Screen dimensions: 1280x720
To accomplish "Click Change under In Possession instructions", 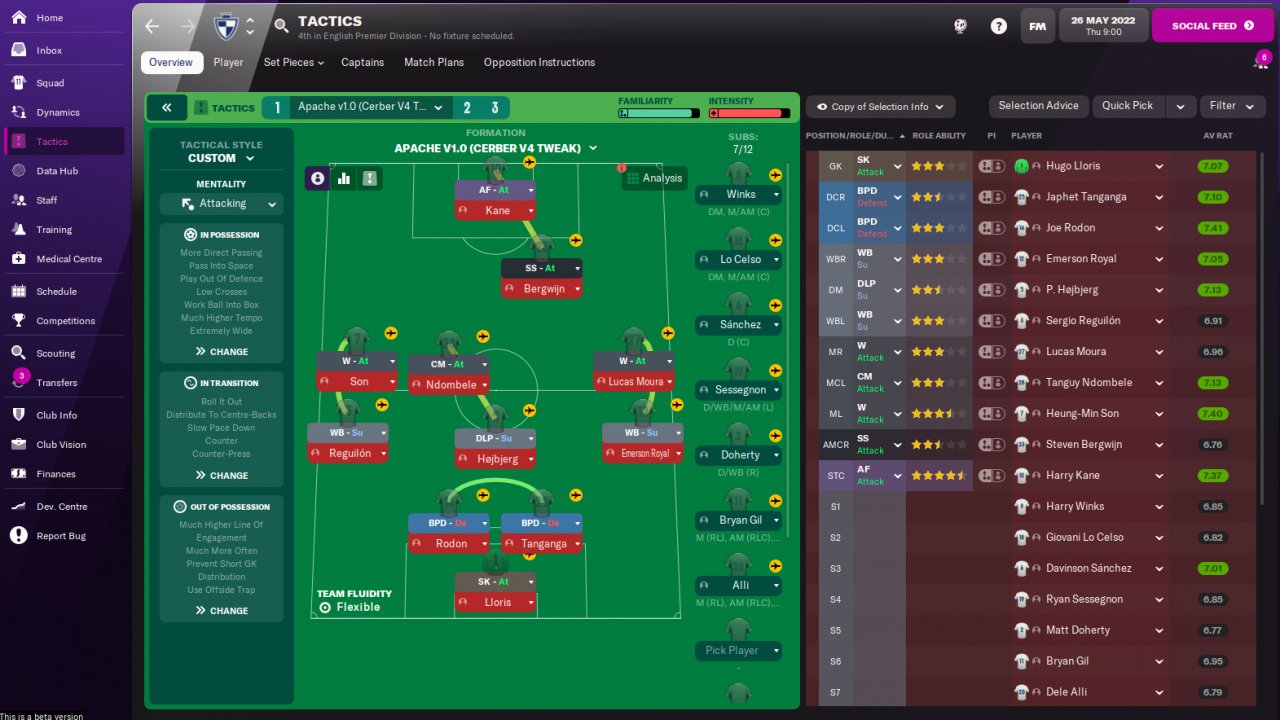I will click(222, 352).
